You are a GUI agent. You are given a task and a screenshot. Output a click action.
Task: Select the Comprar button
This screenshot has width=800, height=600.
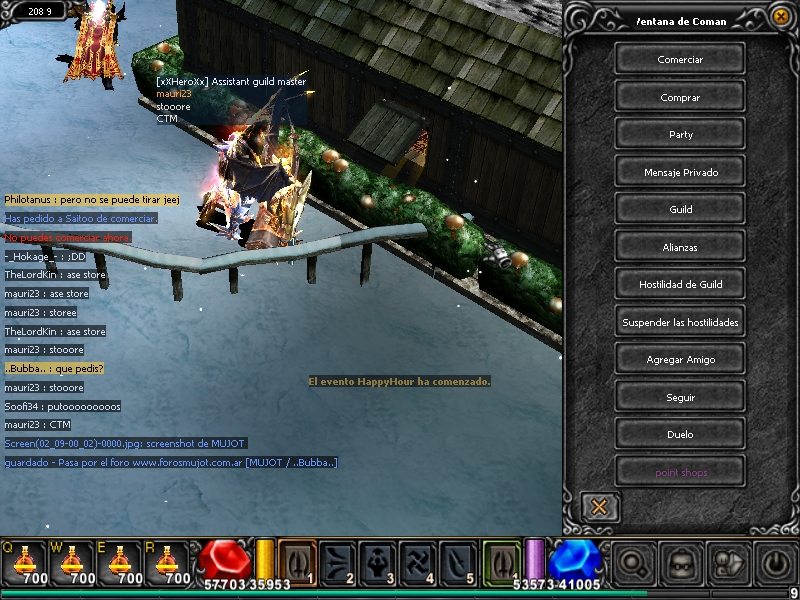pos(680,97)
